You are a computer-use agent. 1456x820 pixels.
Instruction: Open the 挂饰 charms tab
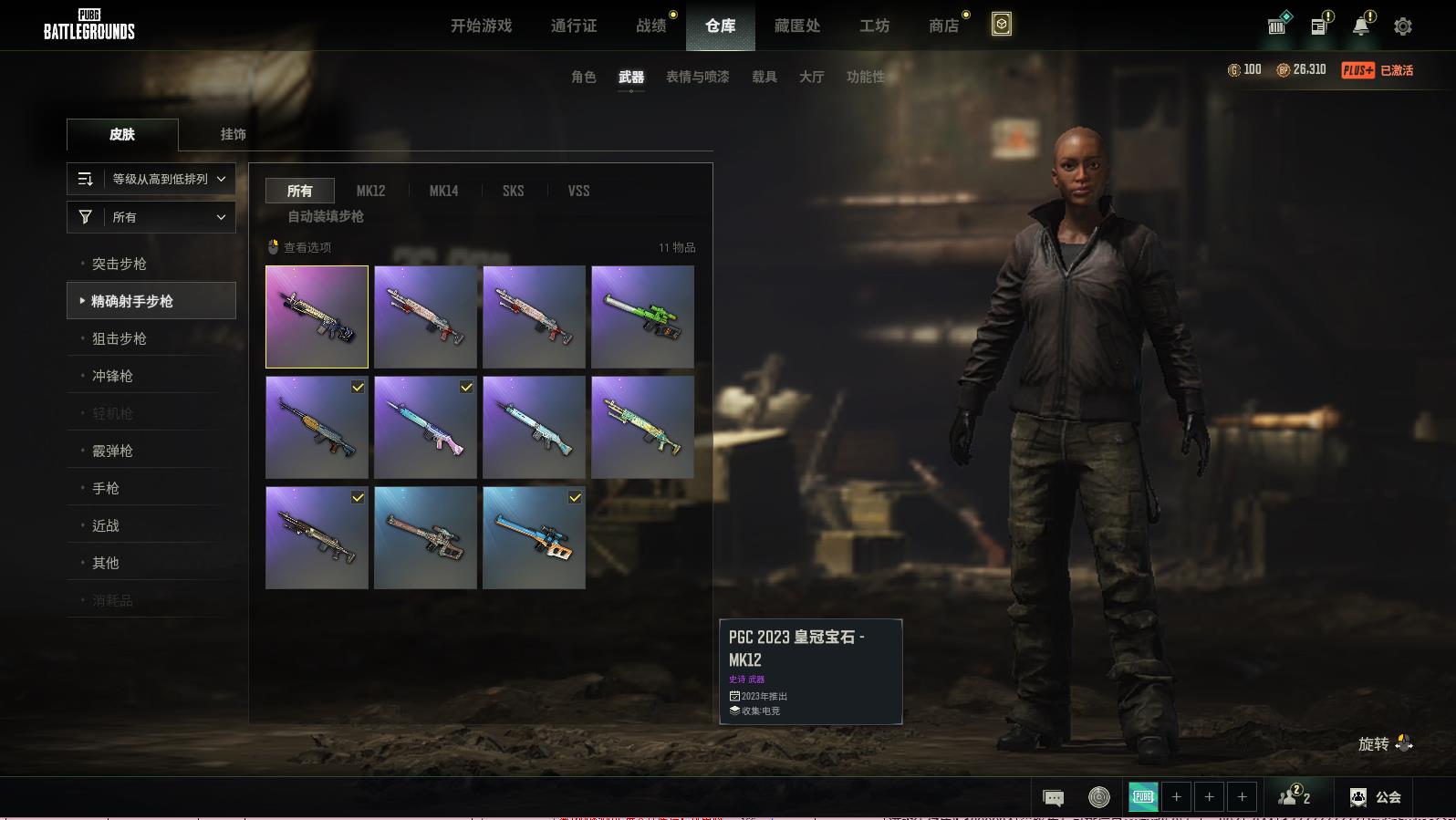pyautogui.click(x=233, y=134)
